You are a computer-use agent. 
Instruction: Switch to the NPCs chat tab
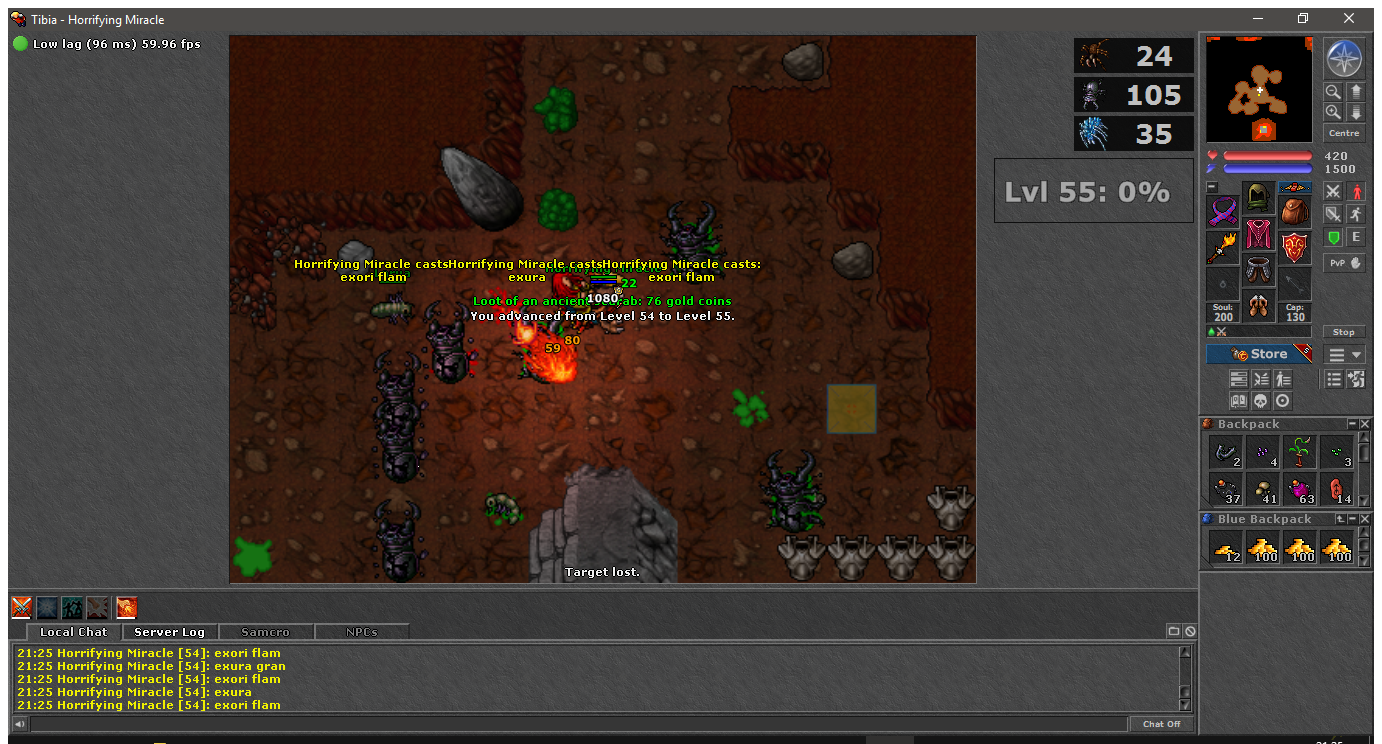coord(361,632)
